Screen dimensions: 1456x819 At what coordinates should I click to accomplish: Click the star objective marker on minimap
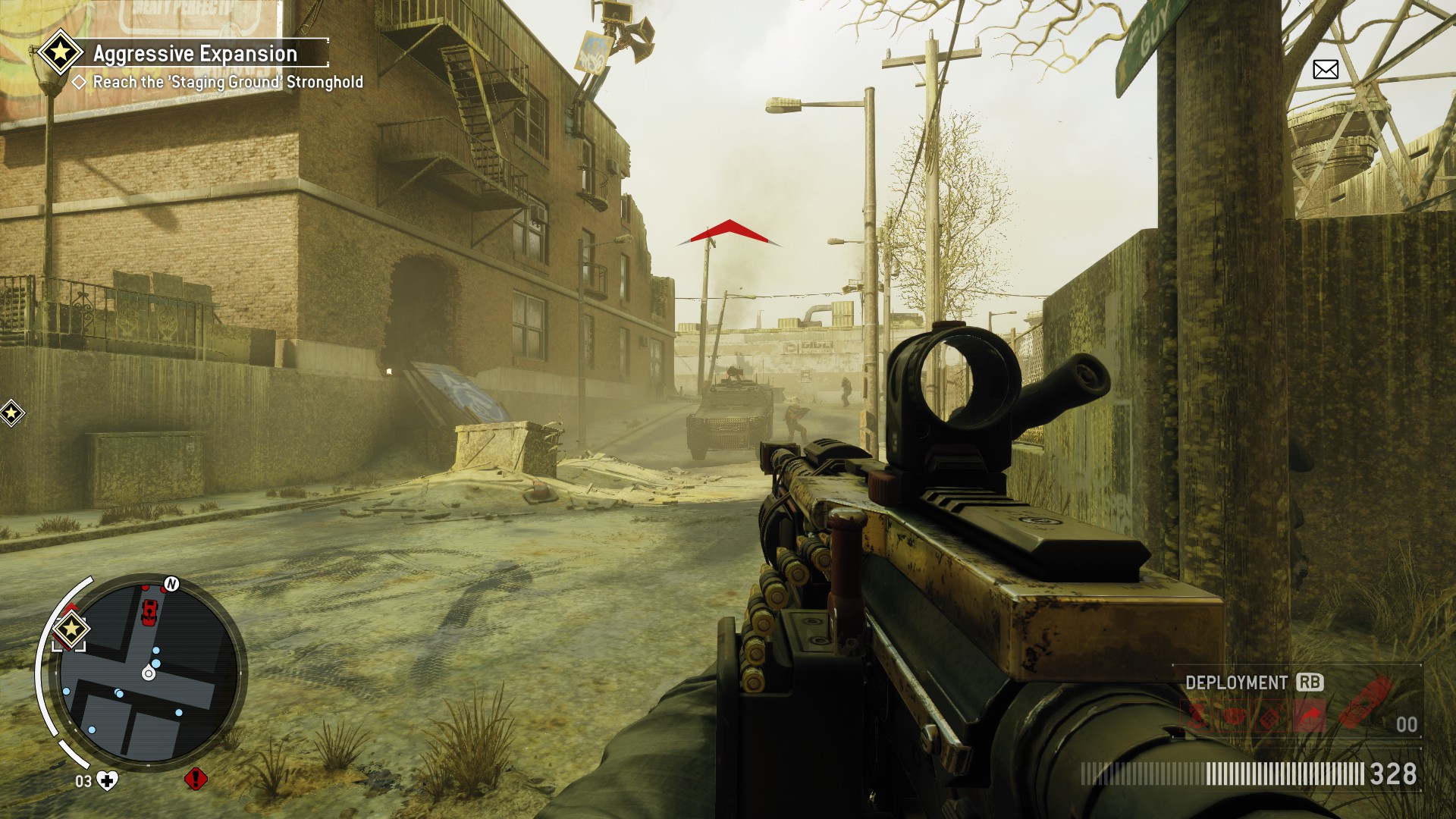(71, 629)
